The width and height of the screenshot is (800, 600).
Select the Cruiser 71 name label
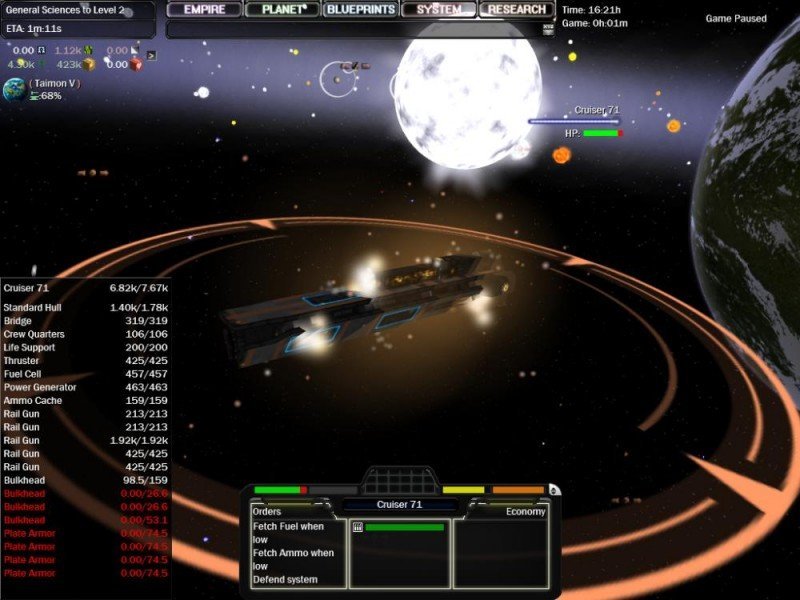coord(400,505)
